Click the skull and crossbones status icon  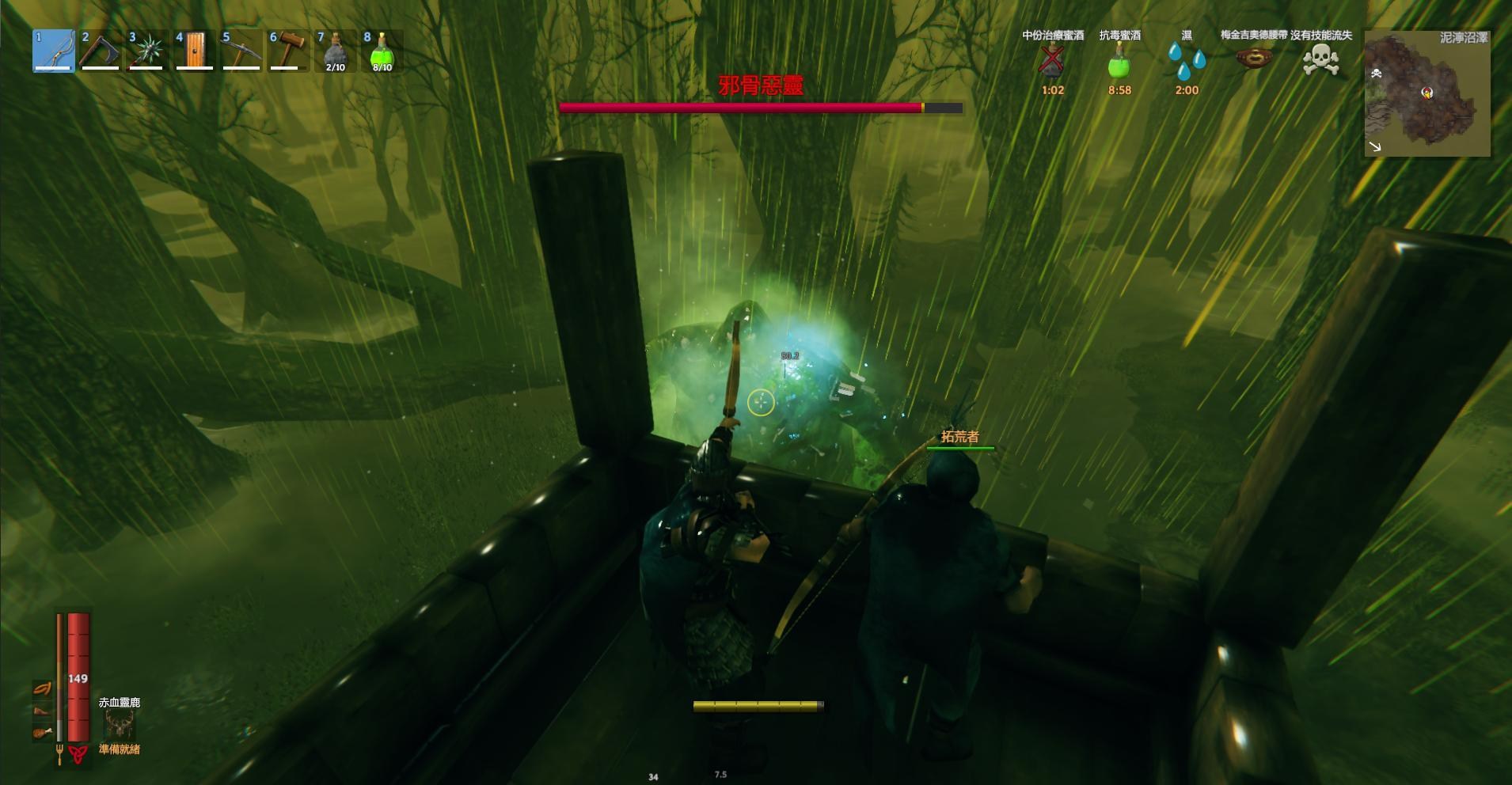pos(1320,59)
